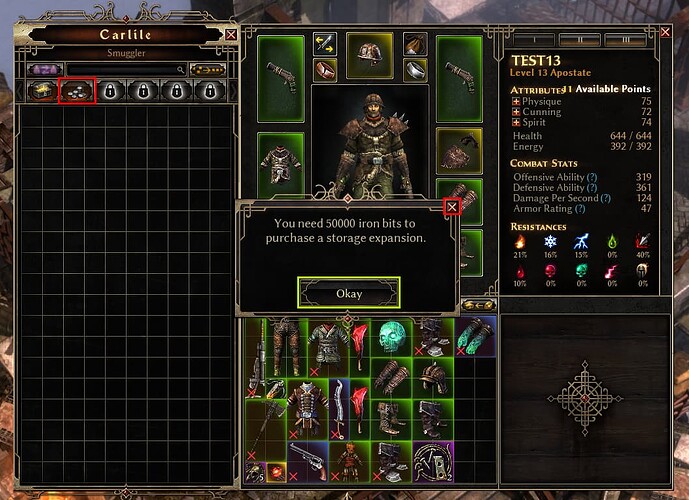The image size is (689, 500).
Task: Click the gold sort button in stash
Action: coord(208,70)
